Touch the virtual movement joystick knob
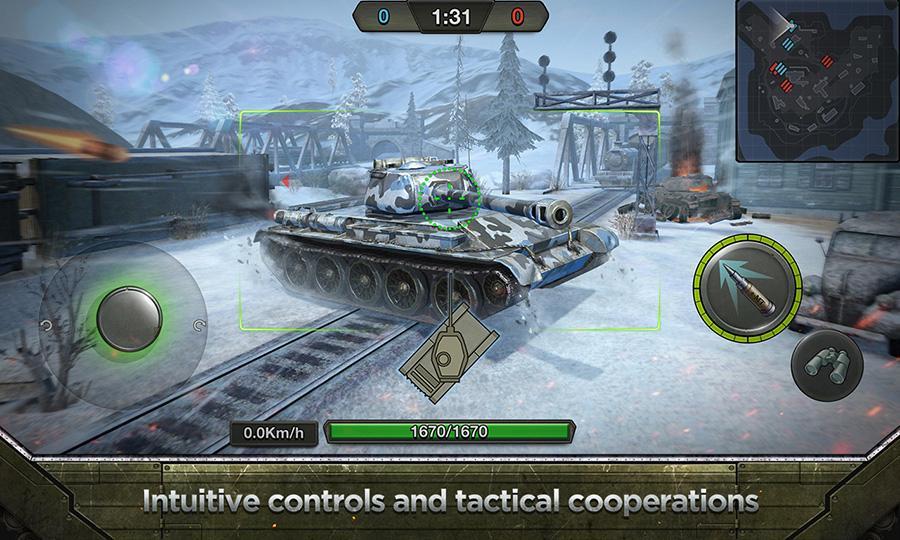The height and width of the screenshot is (540, 900). [x=129, y=319]
